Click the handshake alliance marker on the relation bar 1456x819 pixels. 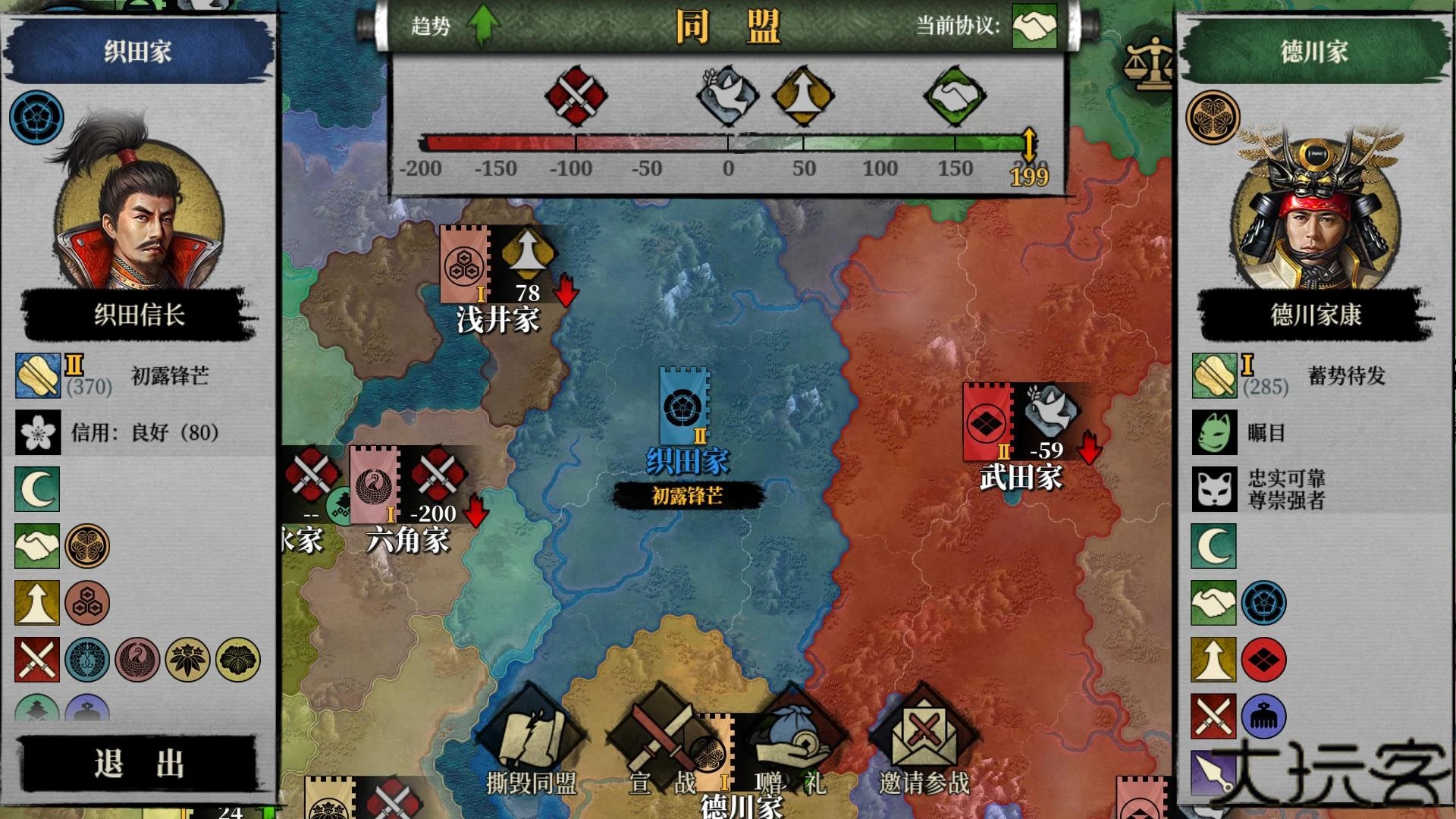[955, 96]
